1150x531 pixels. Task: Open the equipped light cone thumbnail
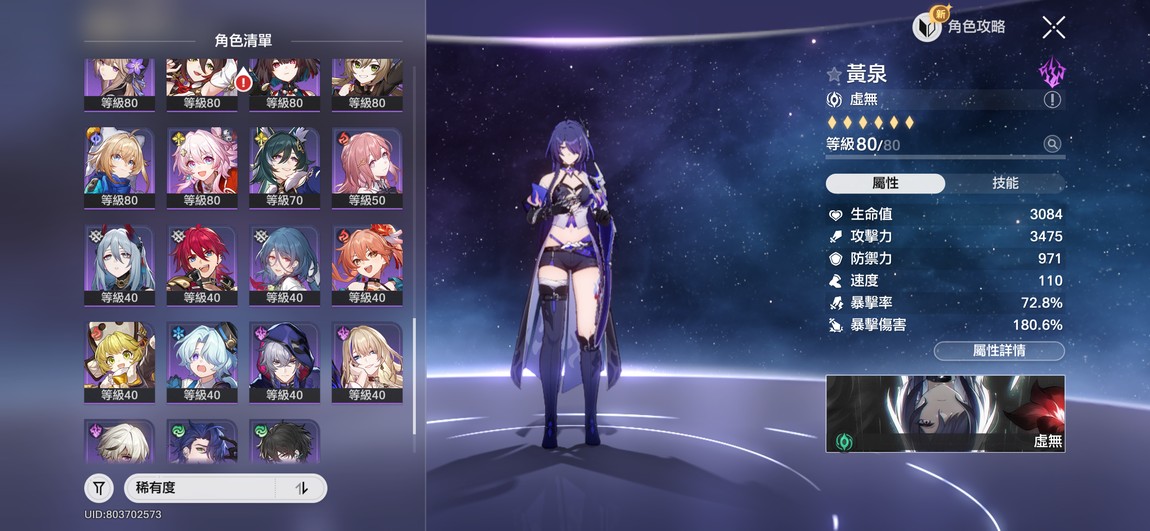point(945,413)
